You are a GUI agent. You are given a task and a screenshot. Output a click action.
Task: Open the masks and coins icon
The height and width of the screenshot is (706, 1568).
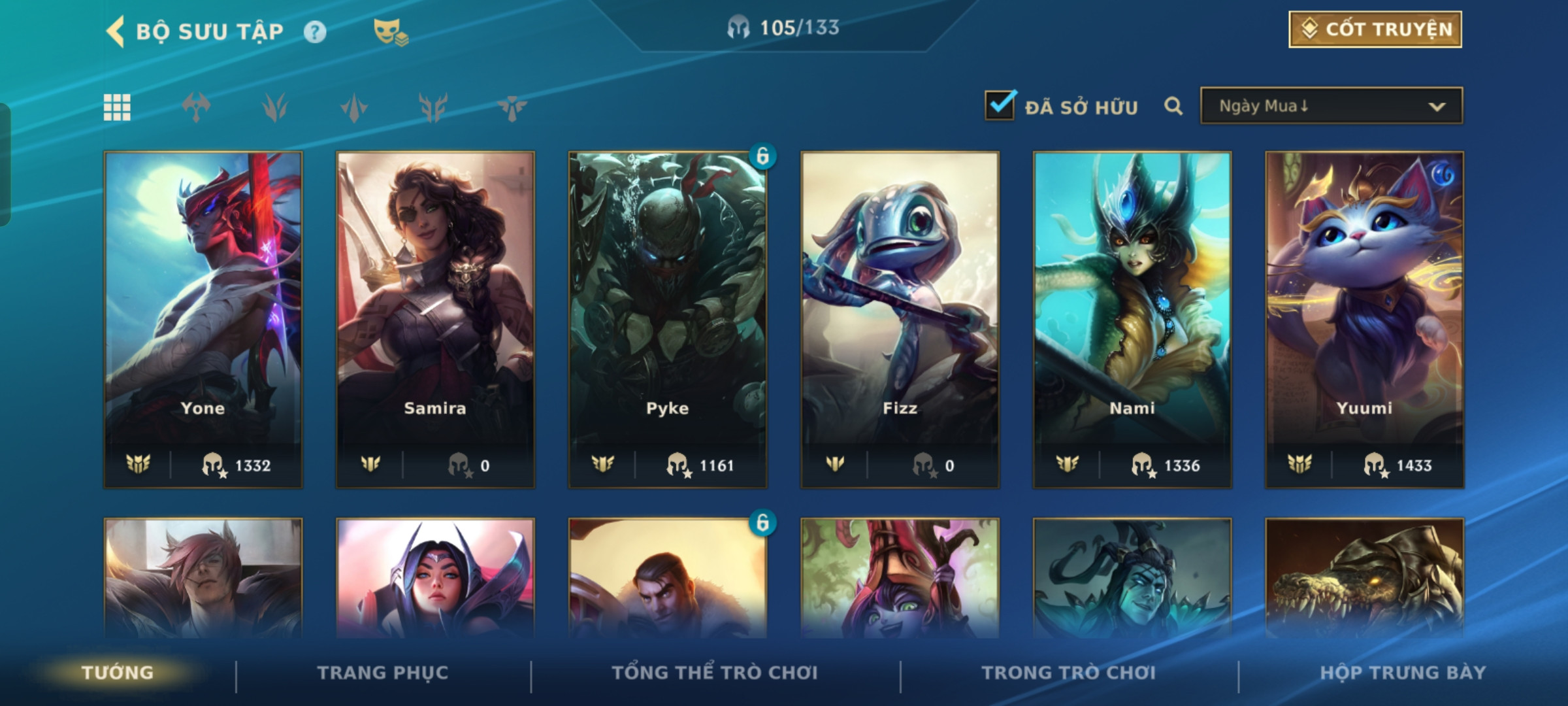[x=390, y=32]
